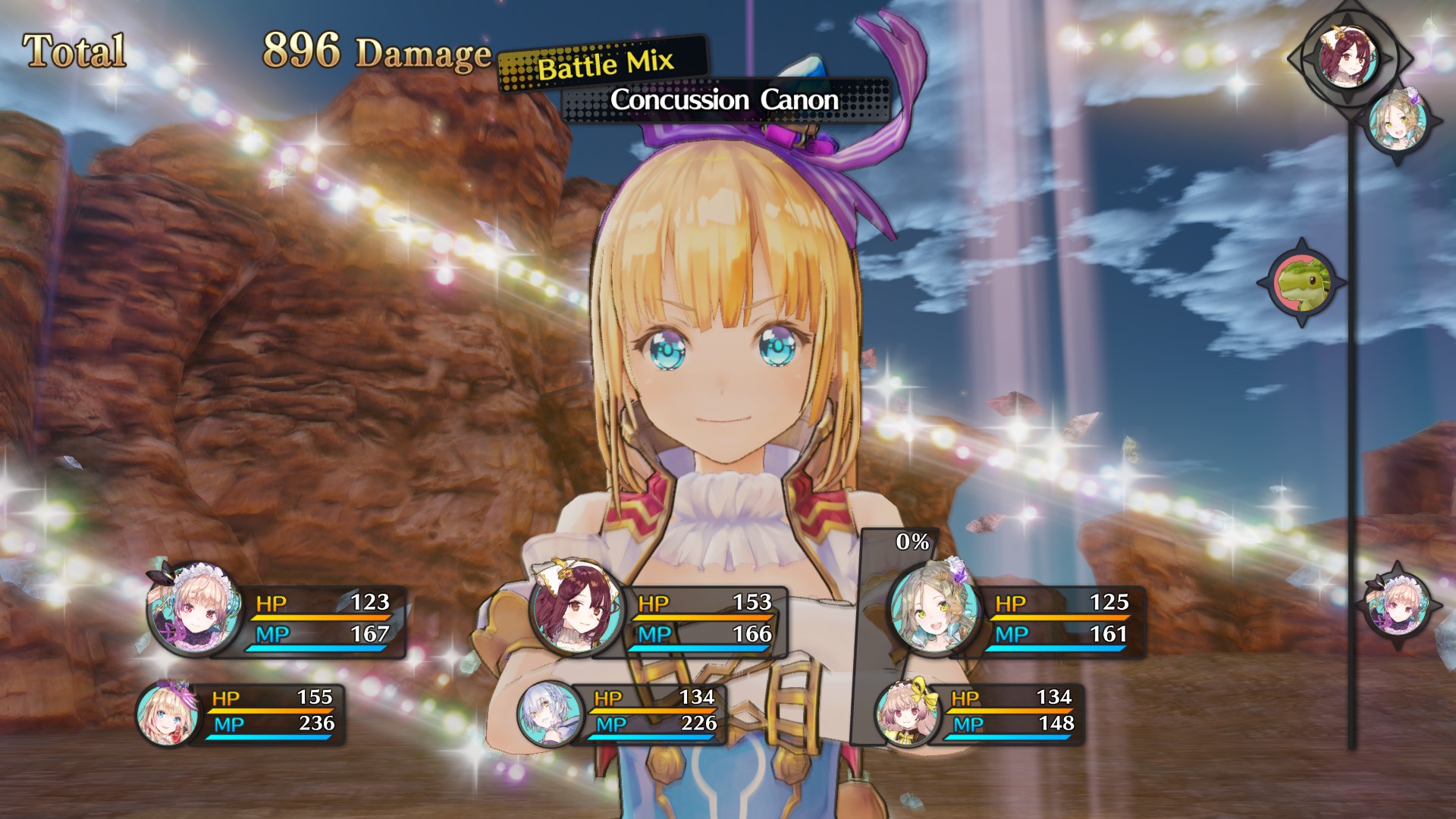Image resolution: width=1456 pixels, height=819 pixels.
Task: Expand the 0% burst gauge
Action: (912, 541)
